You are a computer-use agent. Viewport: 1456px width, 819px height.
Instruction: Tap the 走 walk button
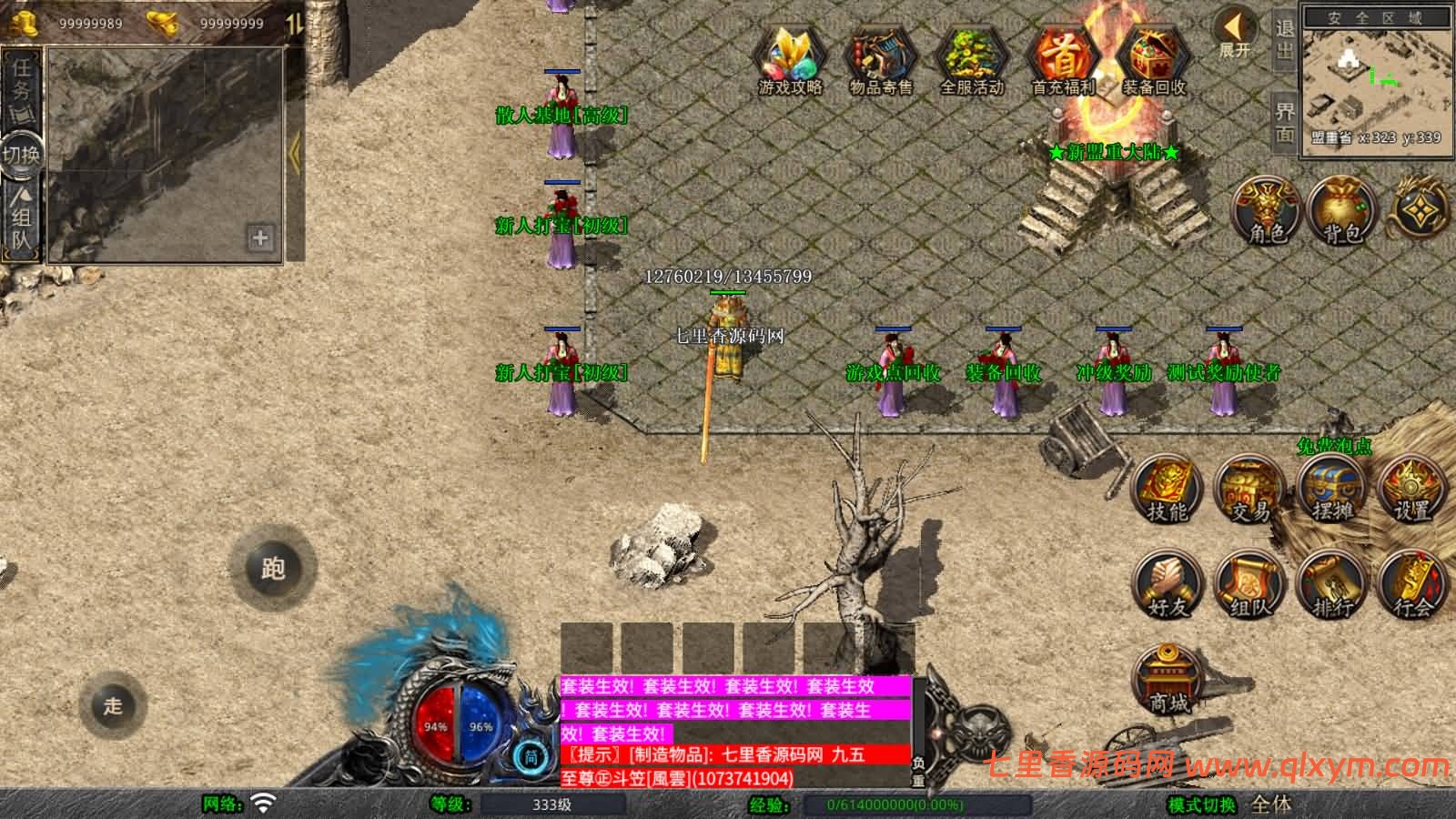pos(113,705)
